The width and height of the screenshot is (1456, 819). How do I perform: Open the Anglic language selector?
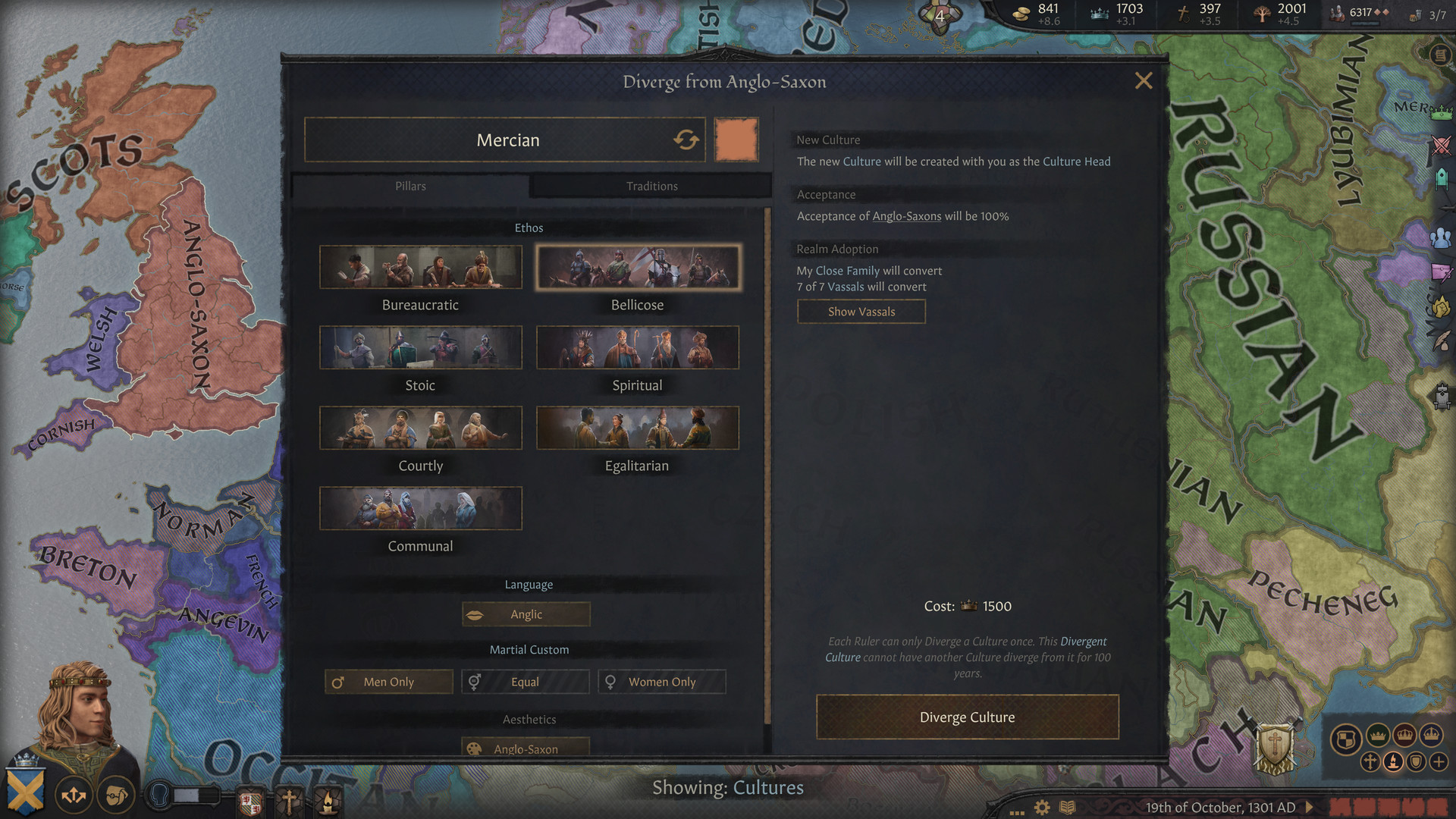pos(526,614)
